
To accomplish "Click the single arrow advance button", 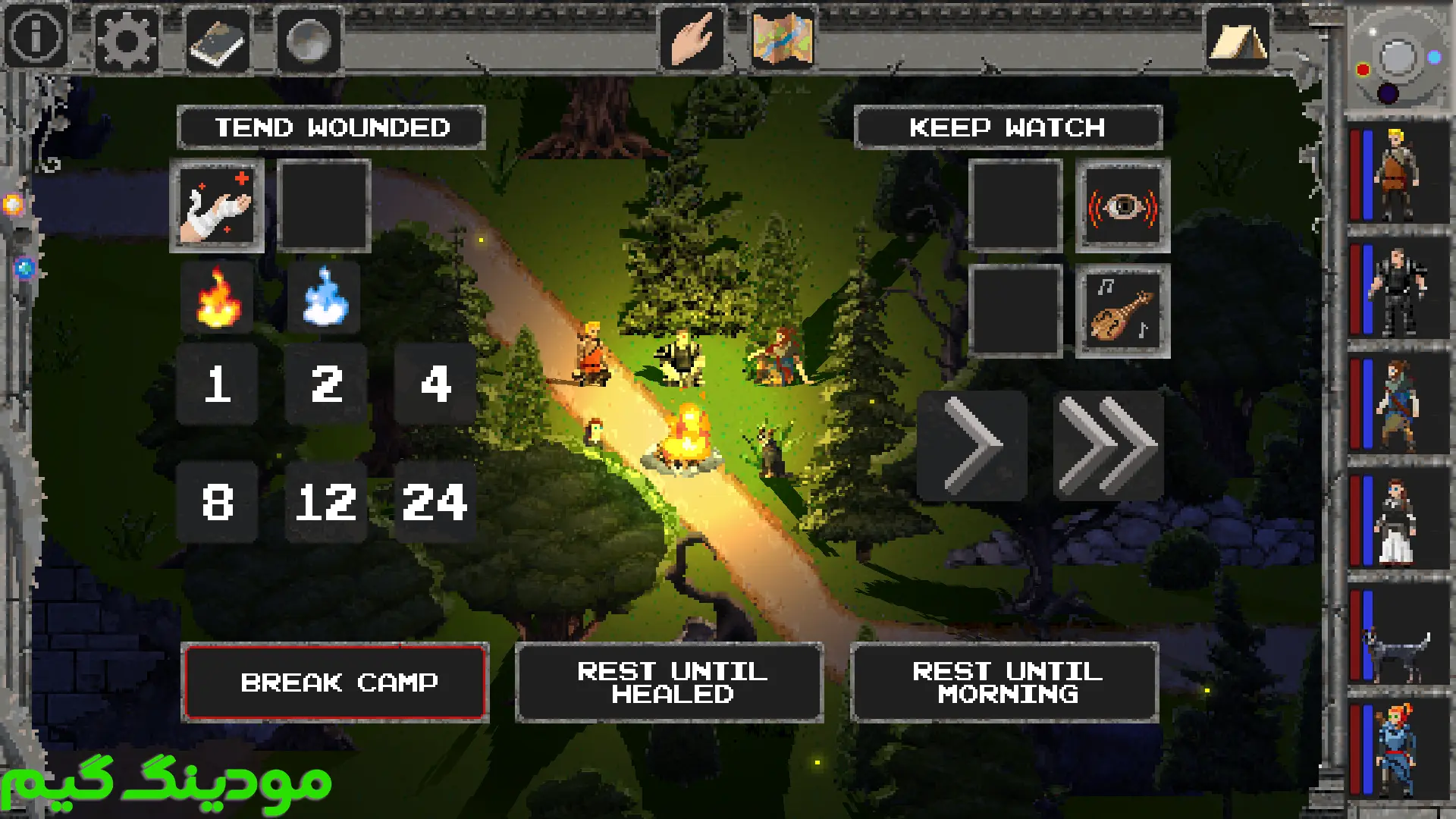I will 972,445.
